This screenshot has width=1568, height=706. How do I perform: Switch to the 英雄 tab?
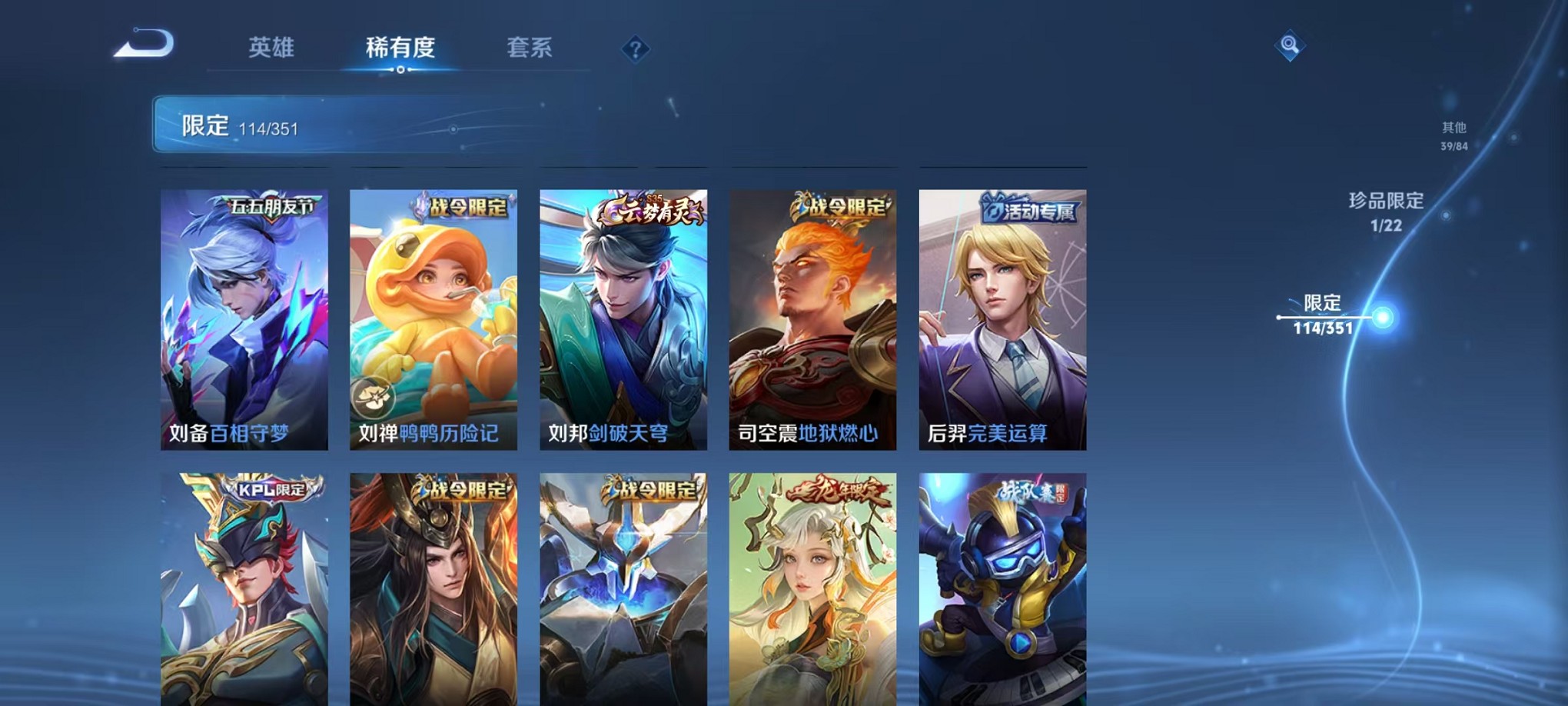tap(273, 46)
